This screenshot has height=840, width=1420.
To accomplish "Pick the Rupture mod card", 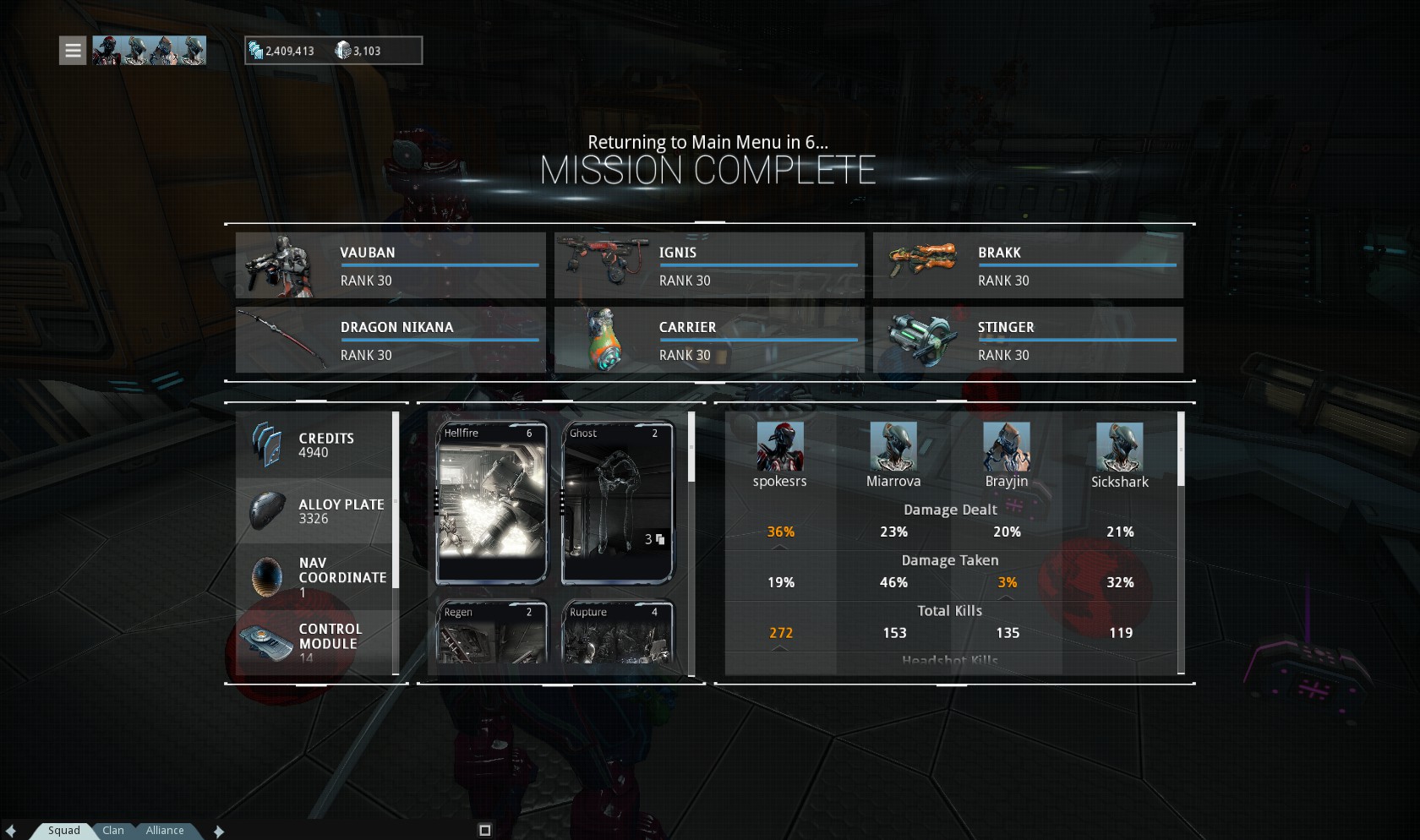I will click(x=617, y=632).
